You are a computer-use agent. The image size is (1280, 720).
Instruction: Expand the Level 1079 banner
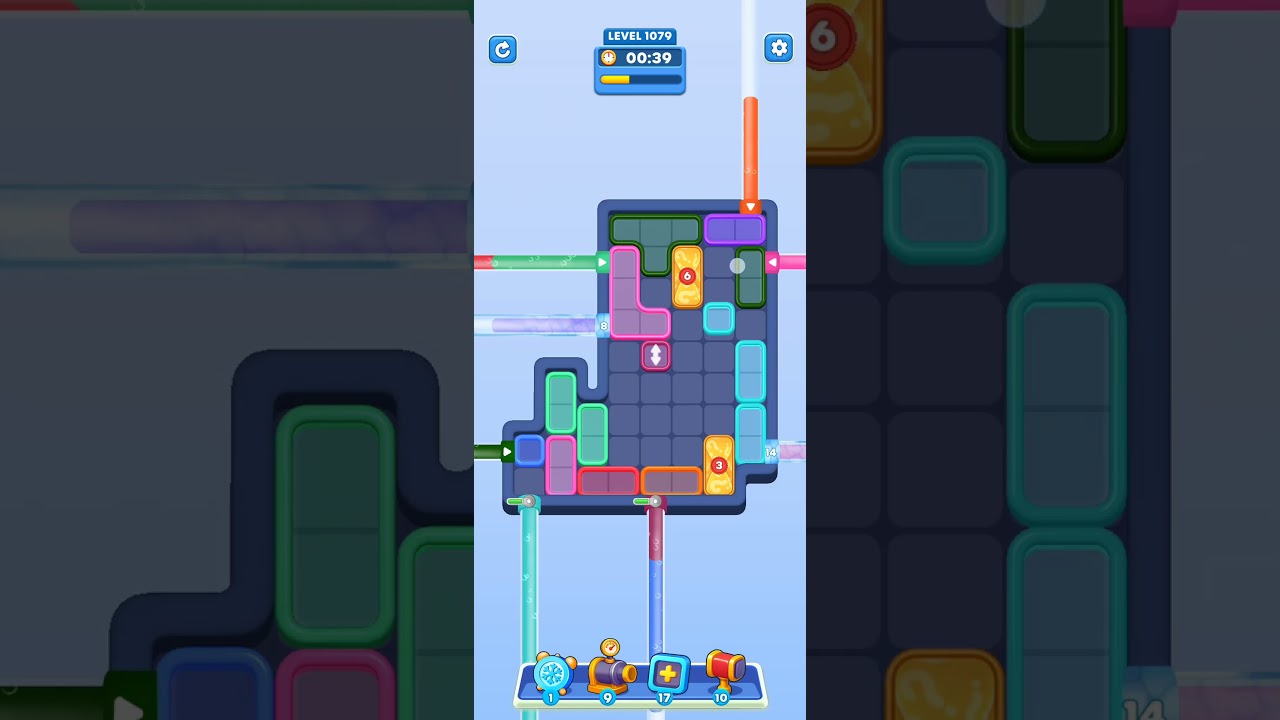click(640, 36)
